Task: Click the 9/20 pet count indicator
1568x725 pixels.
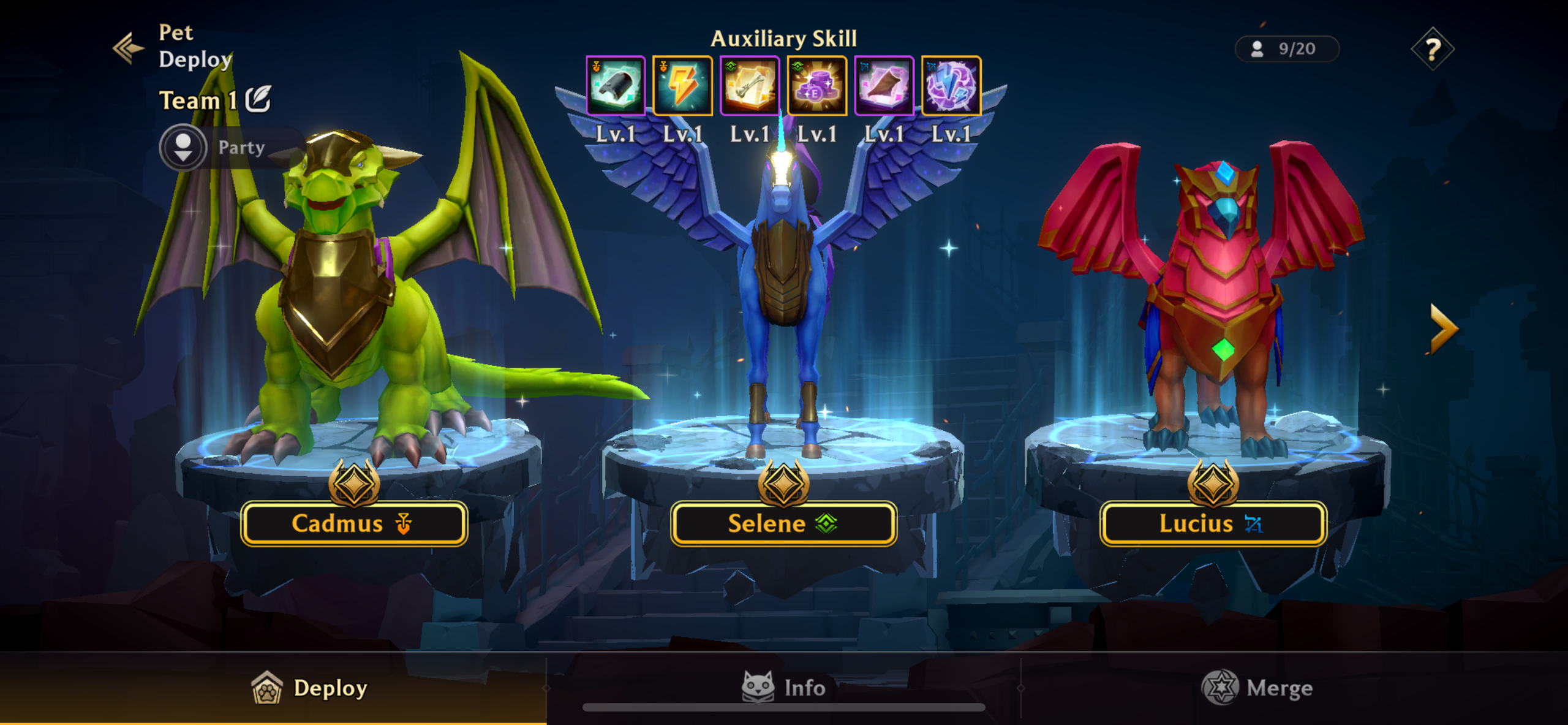Action: coord(1286,49)
